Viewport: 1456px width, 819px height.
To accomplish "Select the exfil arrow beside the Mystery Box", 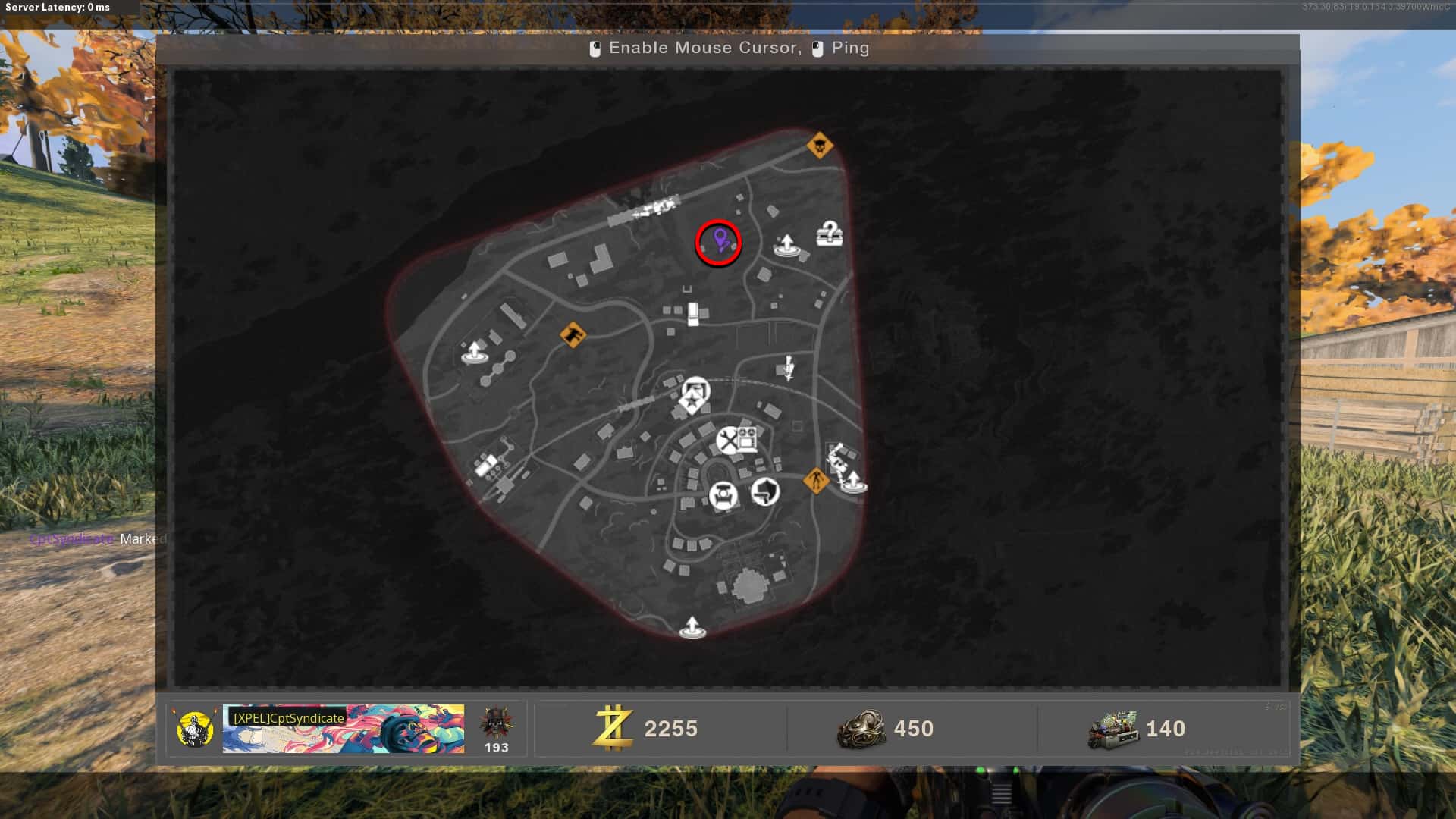I will [x=786, y=244].
